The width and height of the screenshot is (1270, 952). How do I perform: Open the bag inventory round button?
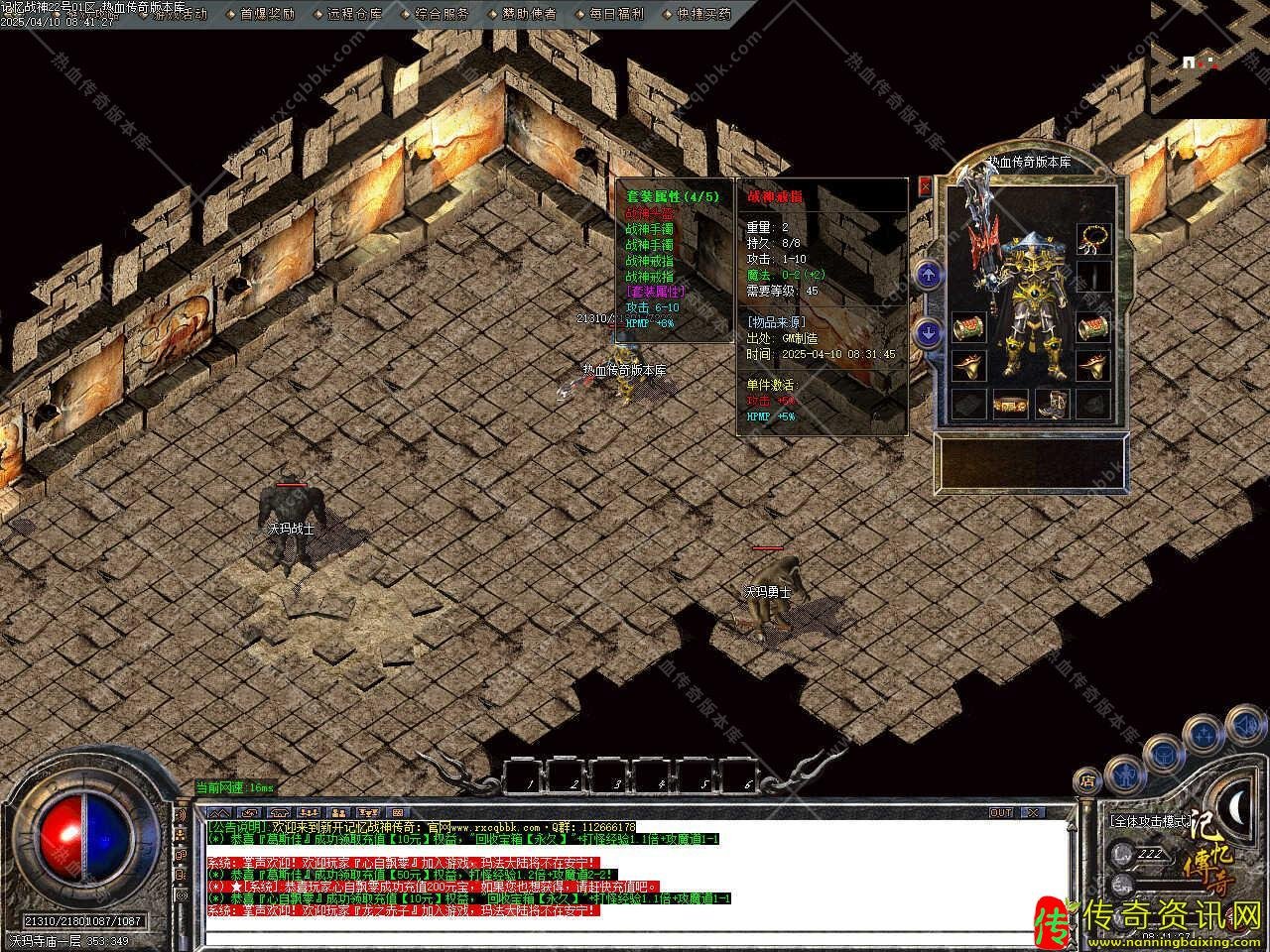pos(1162,754)
